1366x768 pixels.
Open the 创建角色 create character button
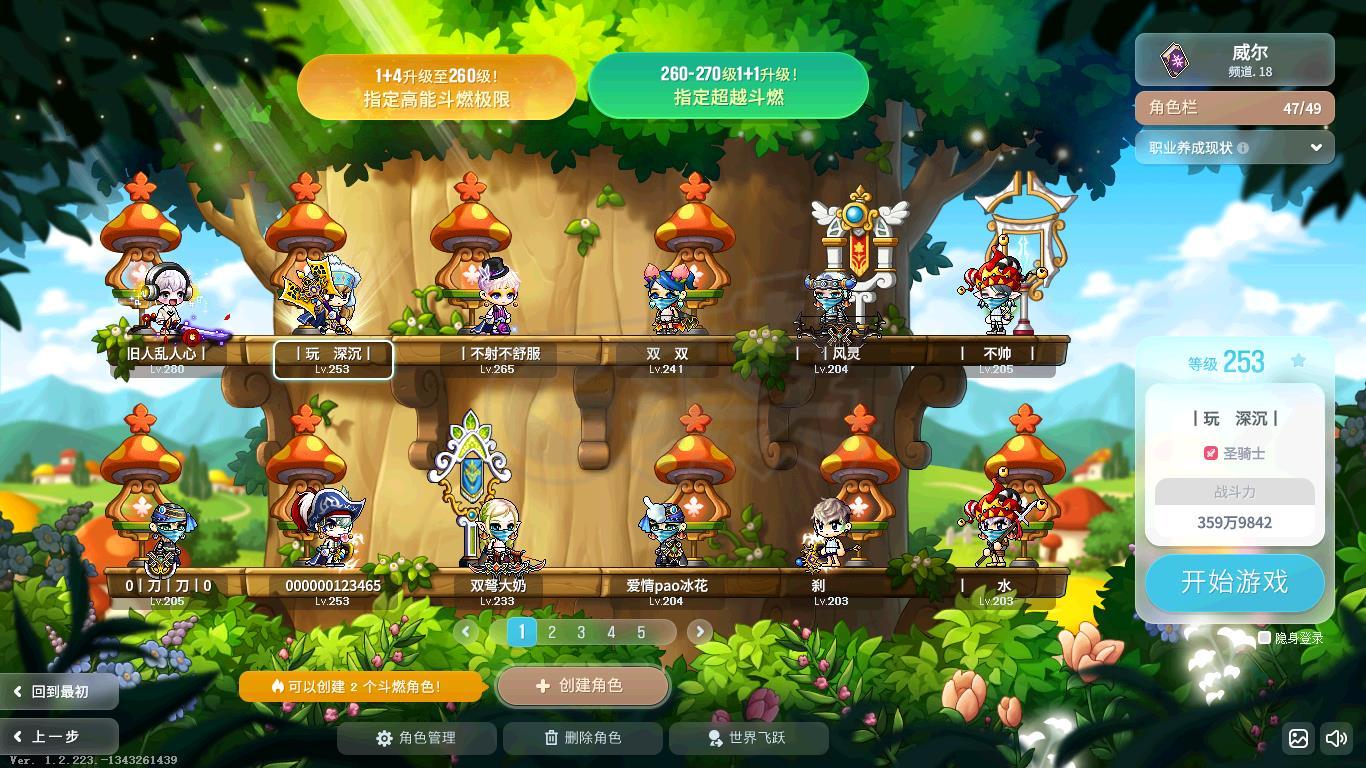582,686
